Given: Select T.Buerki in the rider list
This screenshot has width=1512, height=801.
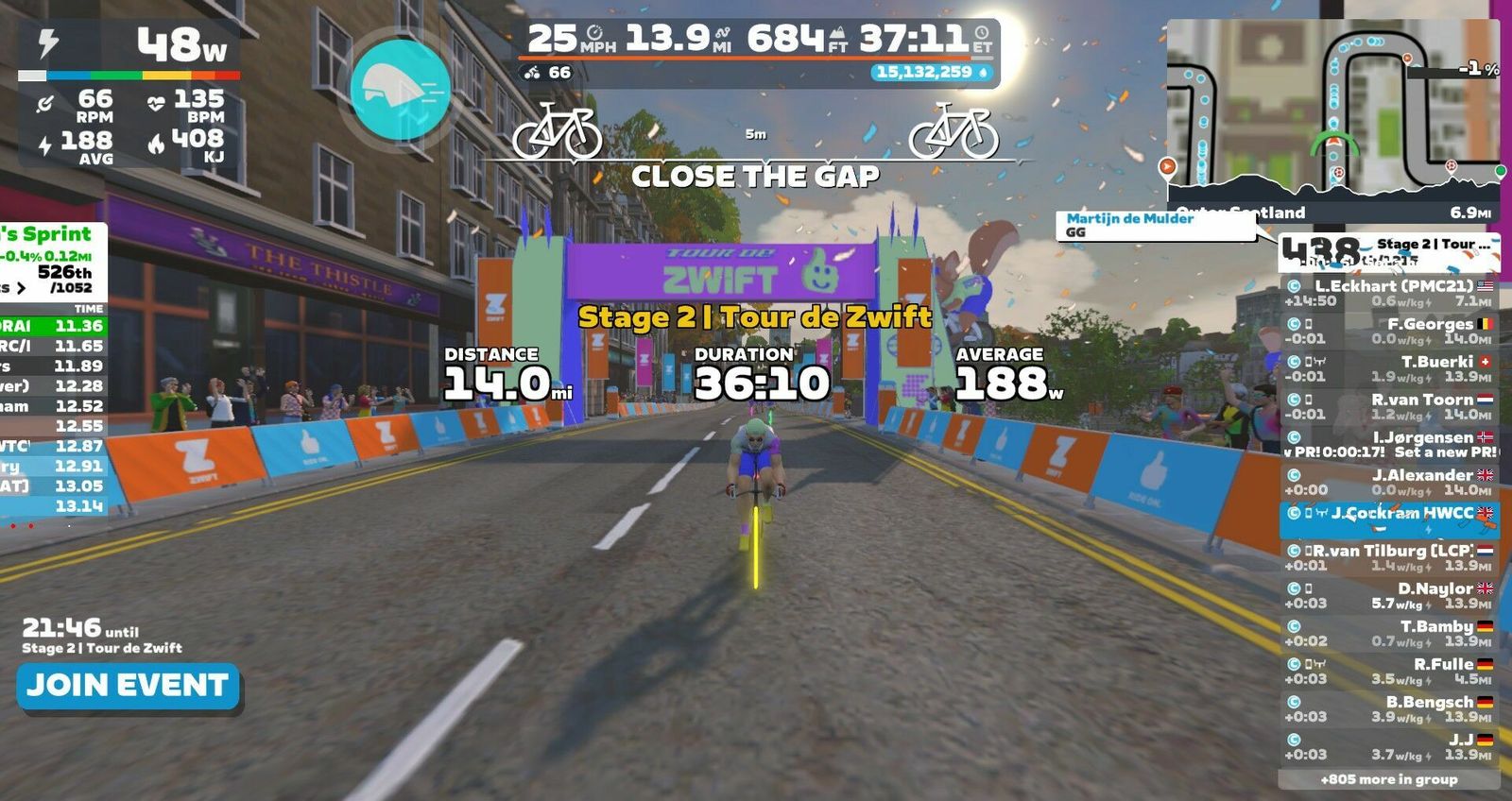Looking at the screenshot, I should tap(1389, 368).
